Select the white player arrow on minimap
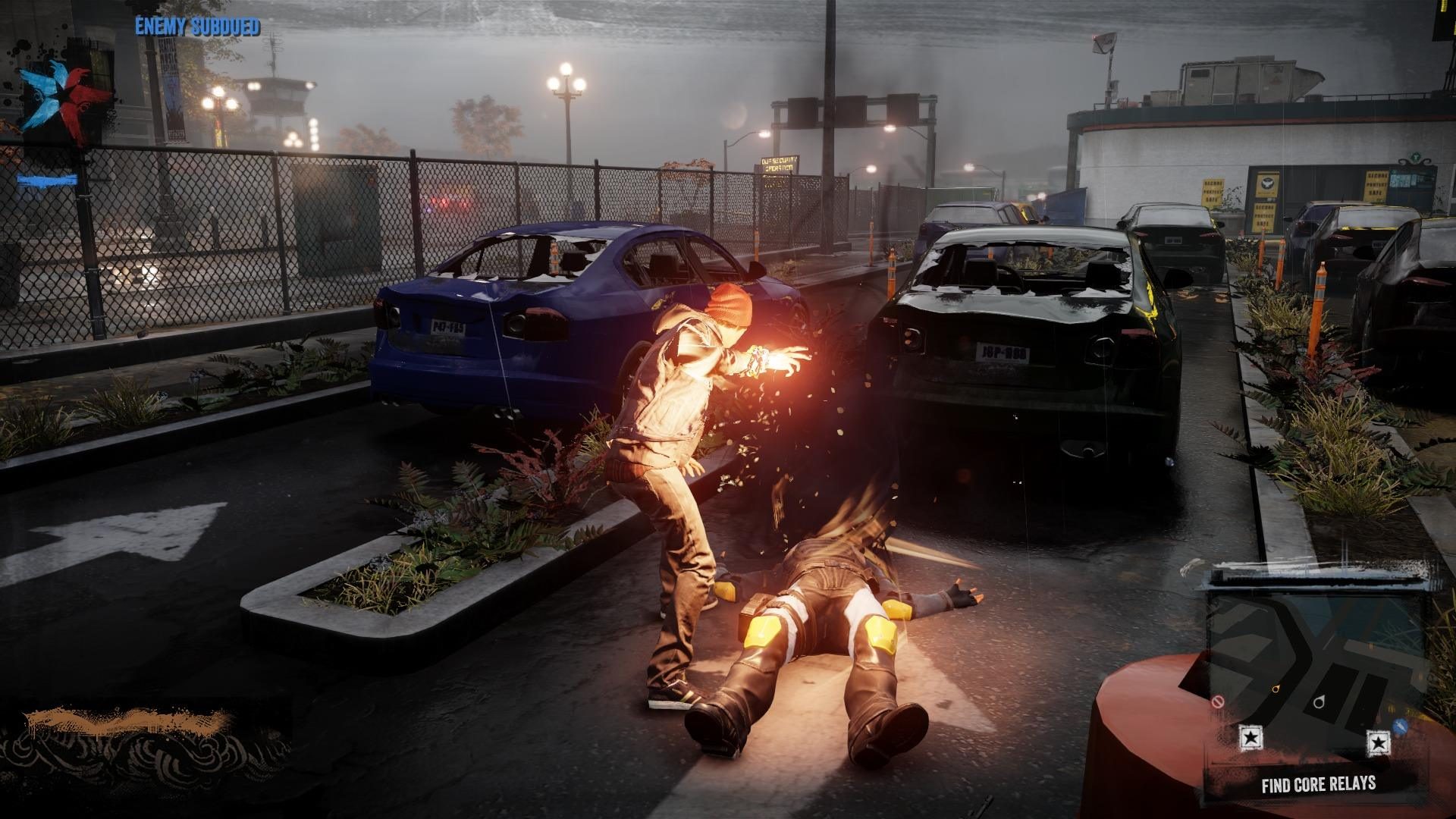Image resolution: width=1456 pixels, height=819 pixels. pos(1319,702)
